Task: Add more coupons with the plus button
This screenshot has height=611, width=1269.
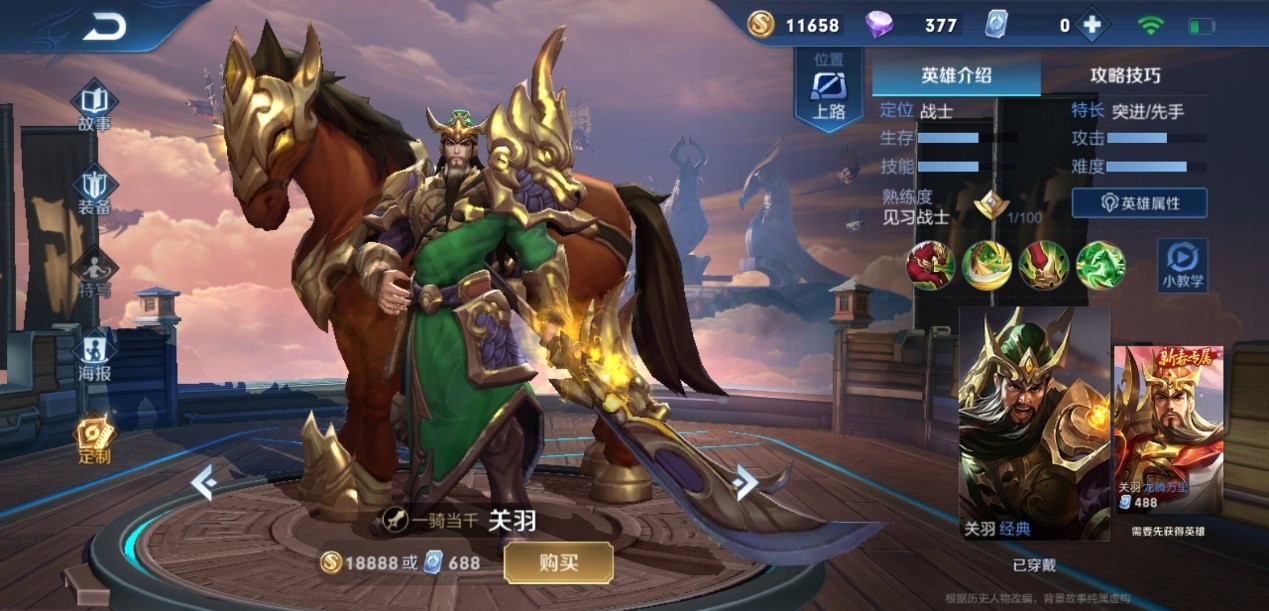Action: [1092, 26]
